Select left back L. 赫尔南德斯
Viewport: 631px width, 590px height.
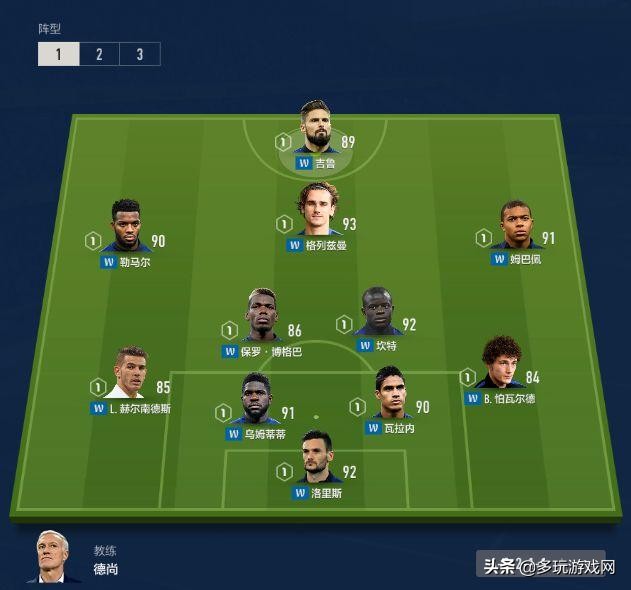pyautogui.click(x=131, y=373)
